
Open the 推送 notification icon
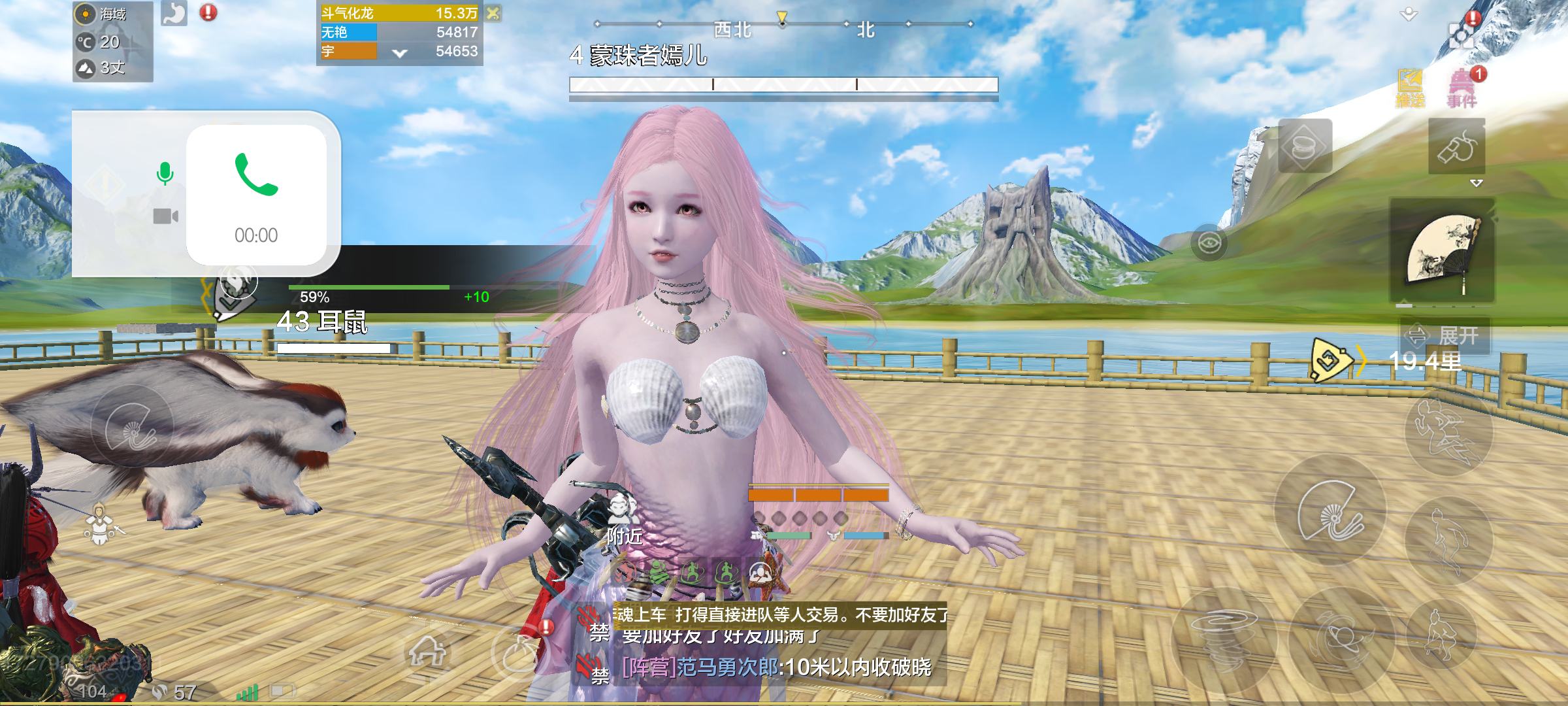(x=1410, y=88)
